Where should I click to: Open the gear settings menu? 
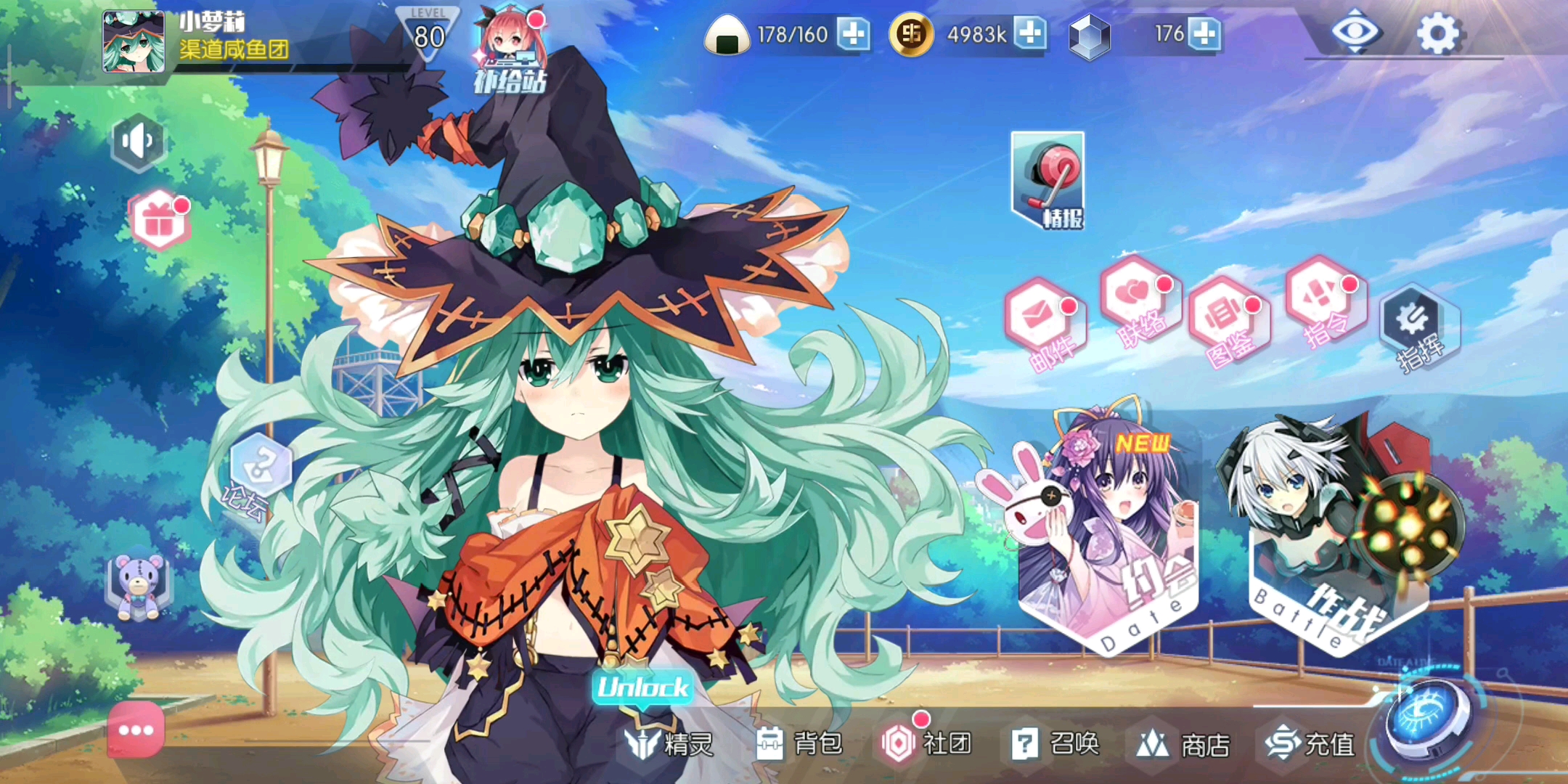1438,33
